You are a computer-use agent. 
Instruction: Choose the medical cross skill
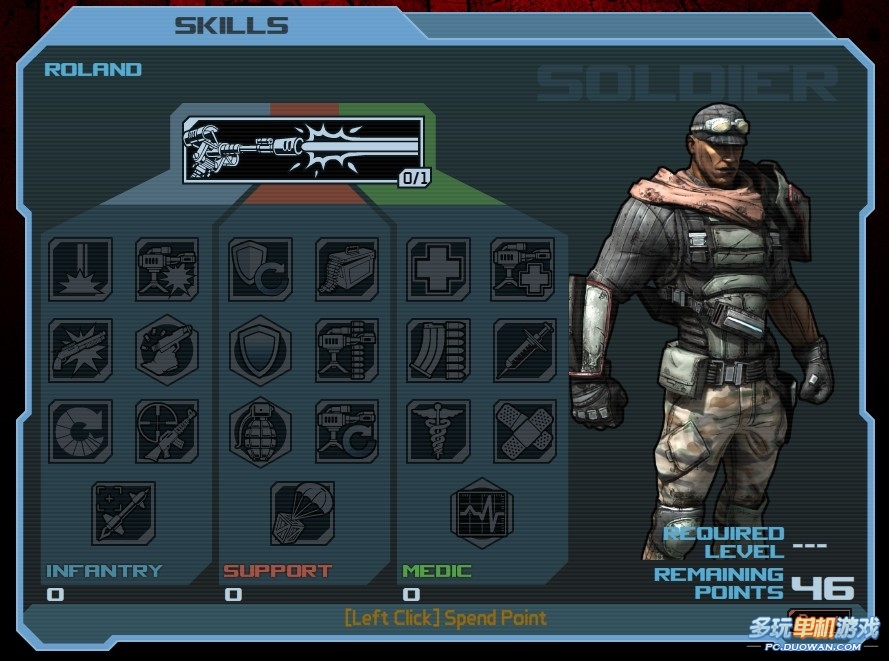439,269
